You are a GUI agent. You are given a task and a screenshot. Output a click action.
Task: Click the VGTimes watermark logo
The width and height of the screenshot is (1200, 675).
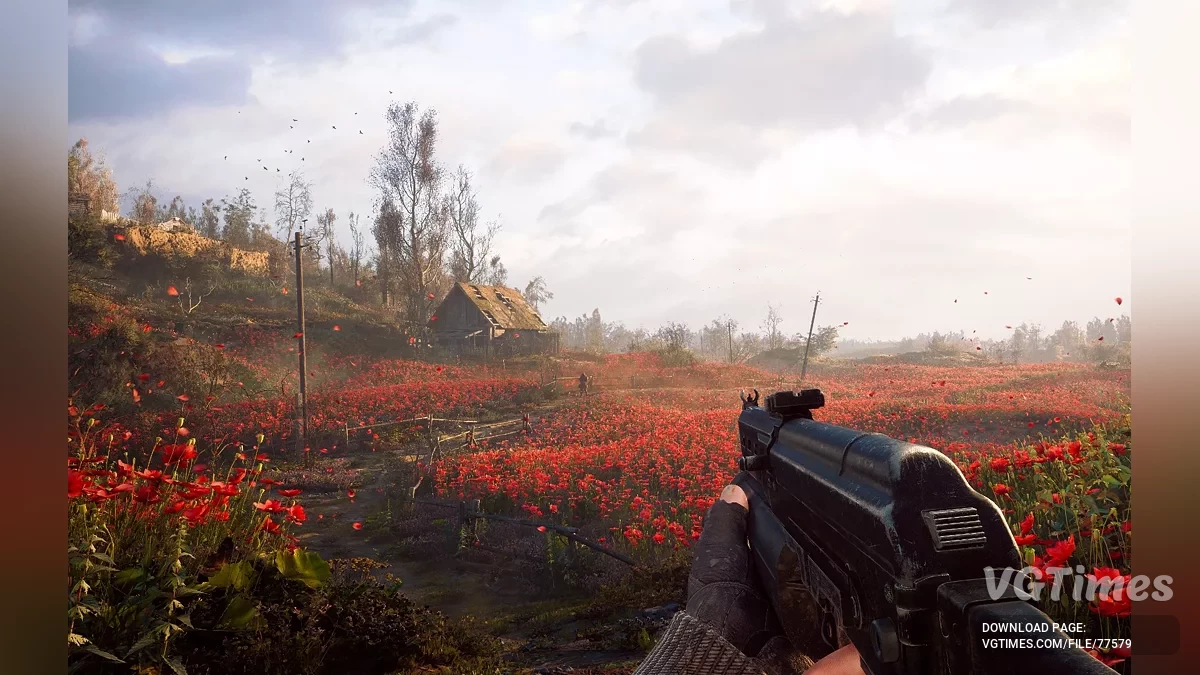[x=1078, y=585]
